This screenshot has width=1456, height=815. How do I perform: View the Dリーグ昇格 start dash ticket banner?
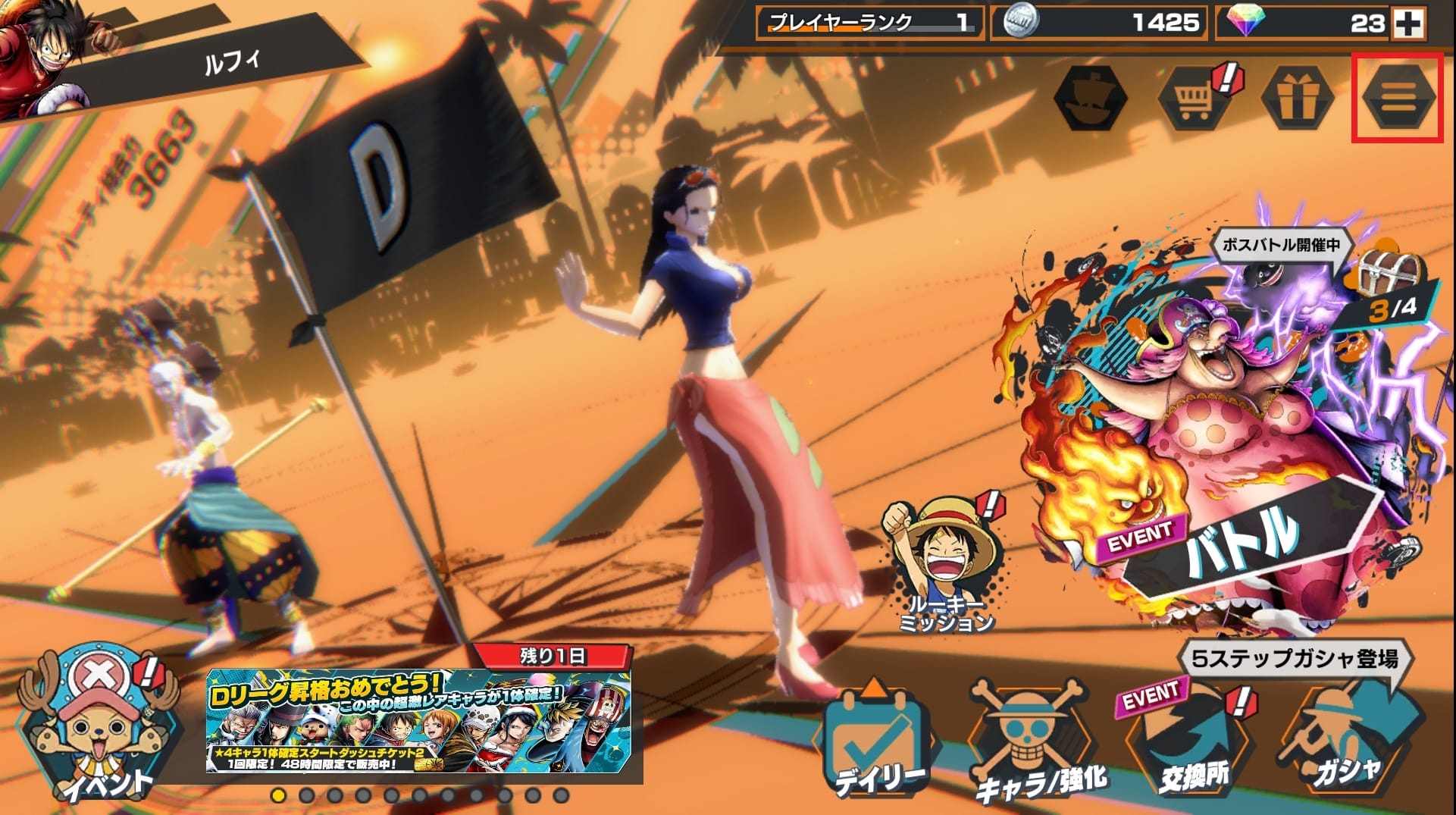[x=418, y=720]
